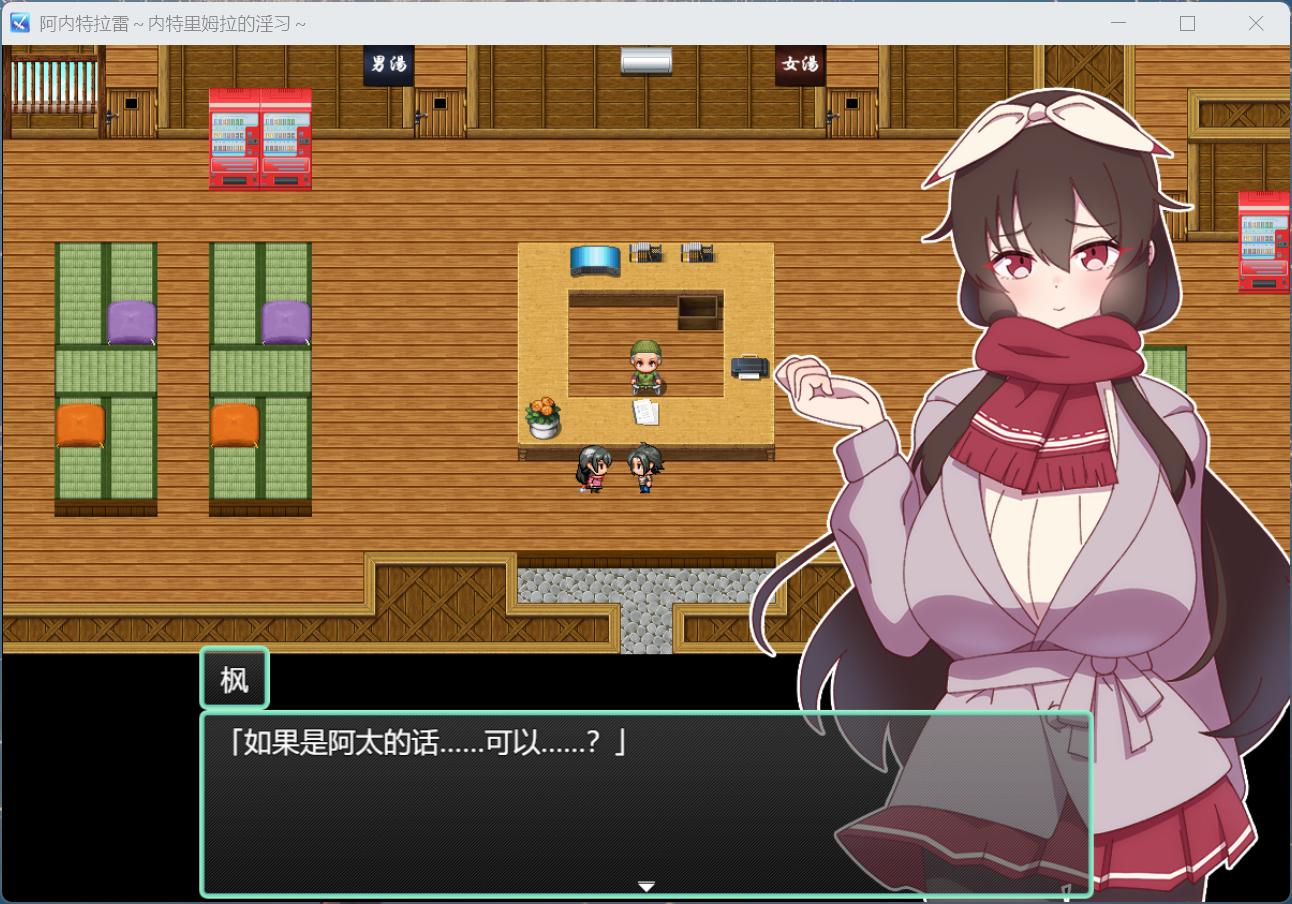The width and height of the screenshot is (1292, 904).
Task: Click the left red vending machine
Action: (232, 140)
